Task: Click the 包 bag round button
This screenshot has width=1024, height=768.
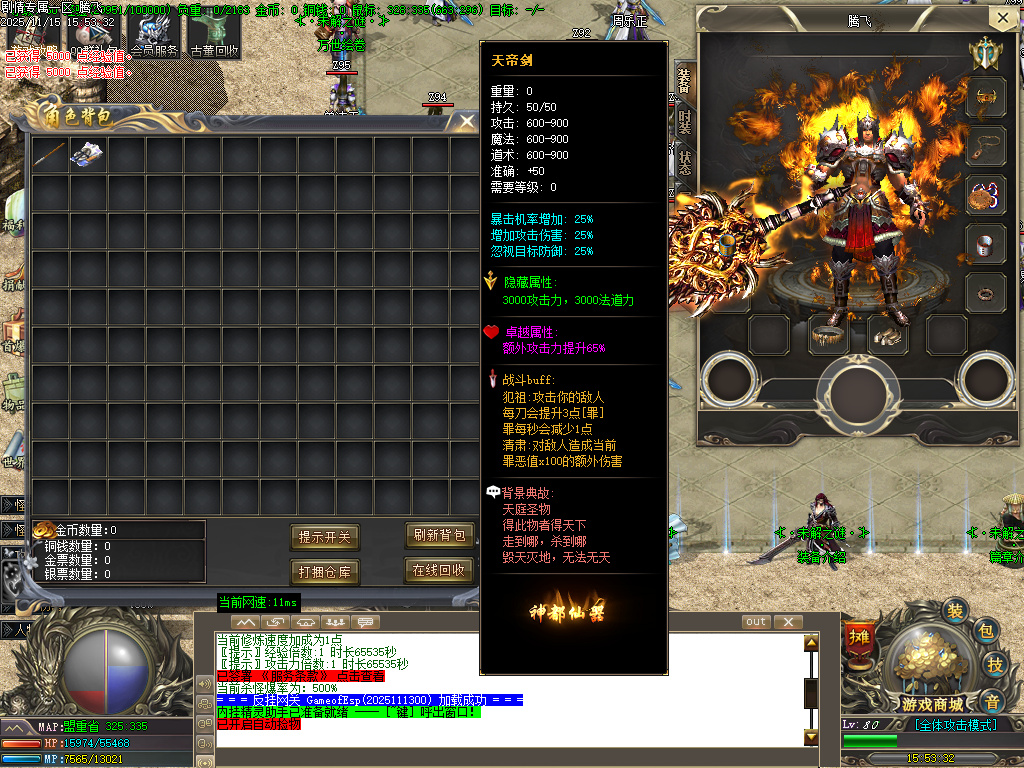Action: pos(985,631)
